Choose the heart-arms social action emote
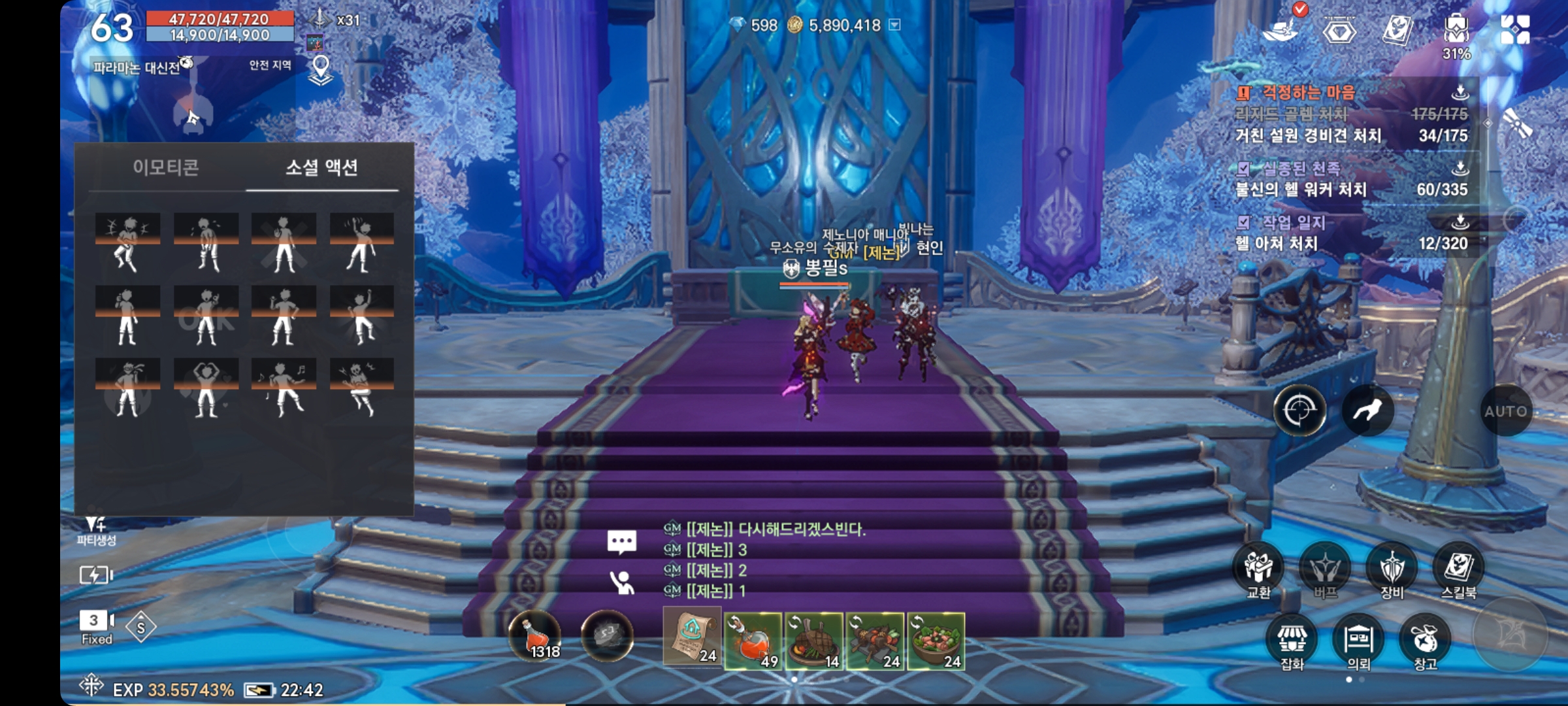This screenshot has width=1568, height=706. (206, 388)
